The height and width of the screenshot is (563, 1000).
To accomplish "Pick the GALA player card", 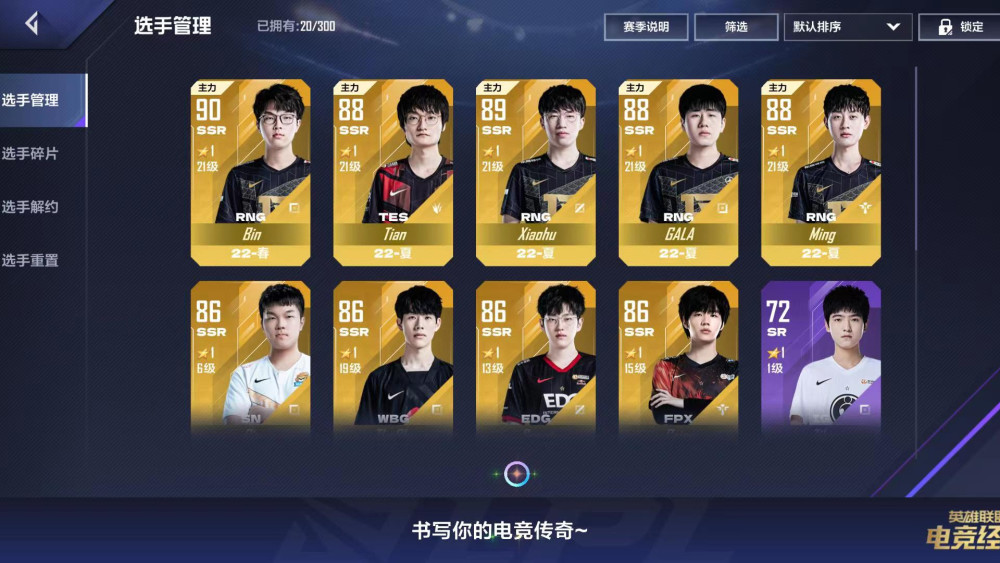I will [679, 172].
